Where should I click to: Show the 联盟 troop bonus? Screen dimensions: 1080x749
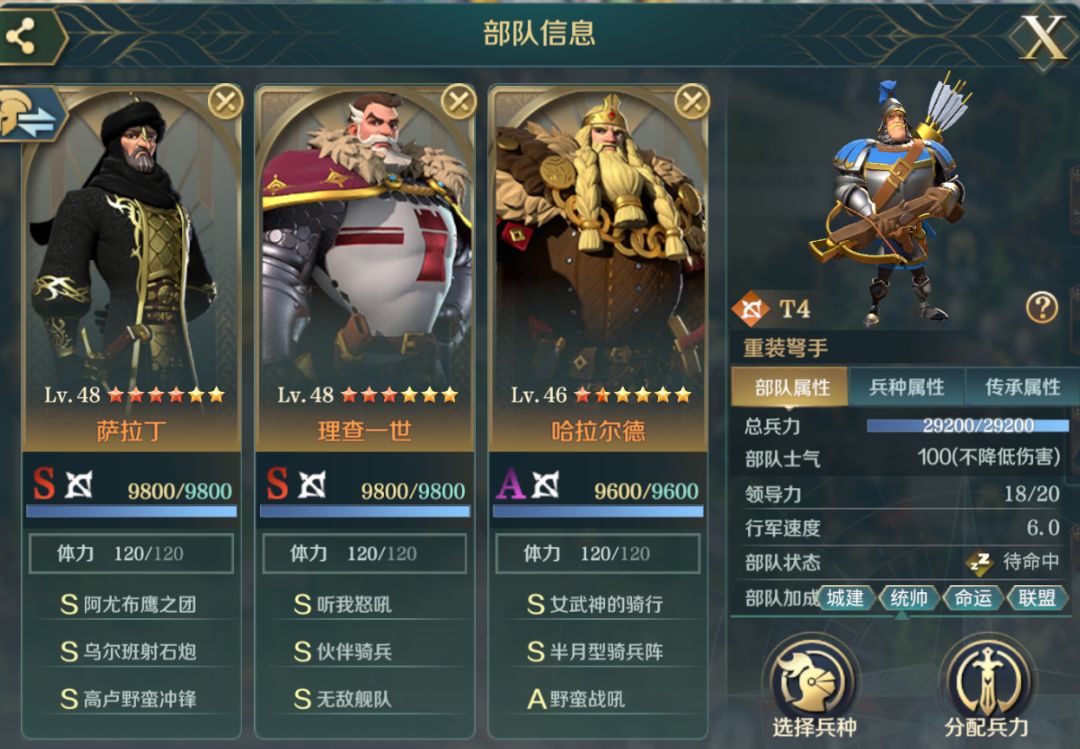tap(1037, 598)
